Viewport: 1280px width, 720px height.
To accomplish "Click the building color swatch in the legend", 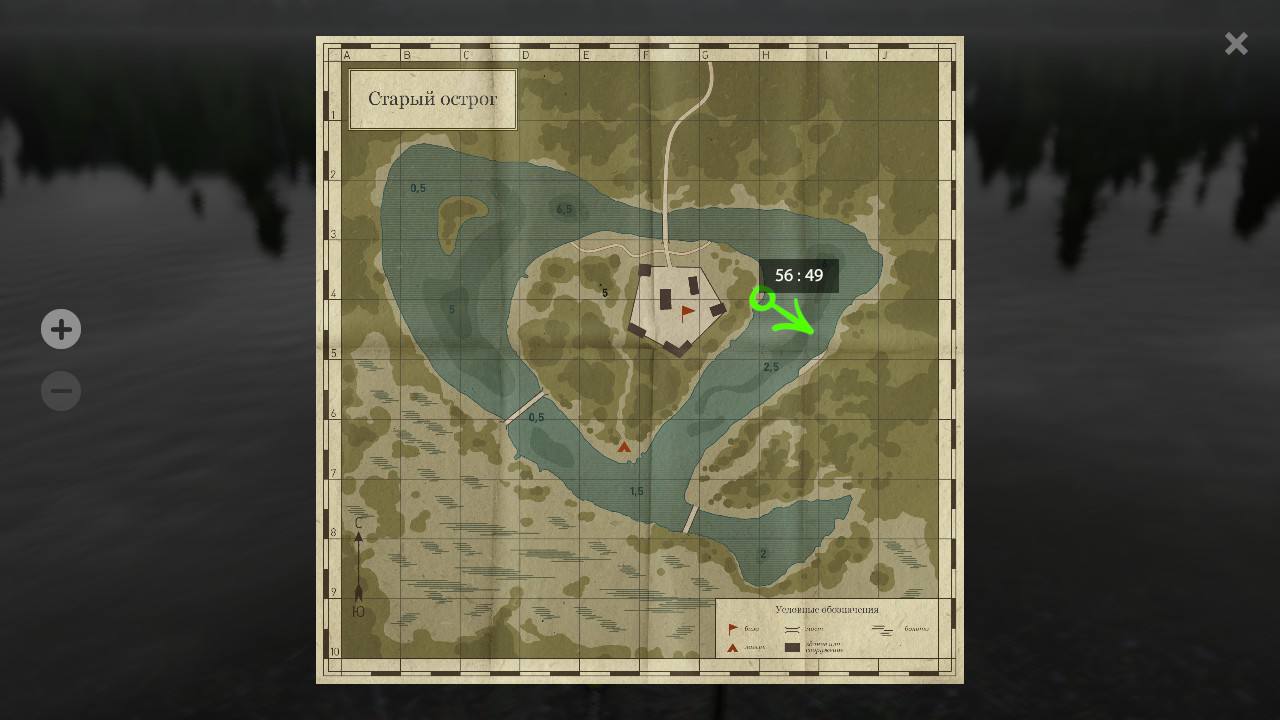I will pyautogui.click(x=792, y=647).
